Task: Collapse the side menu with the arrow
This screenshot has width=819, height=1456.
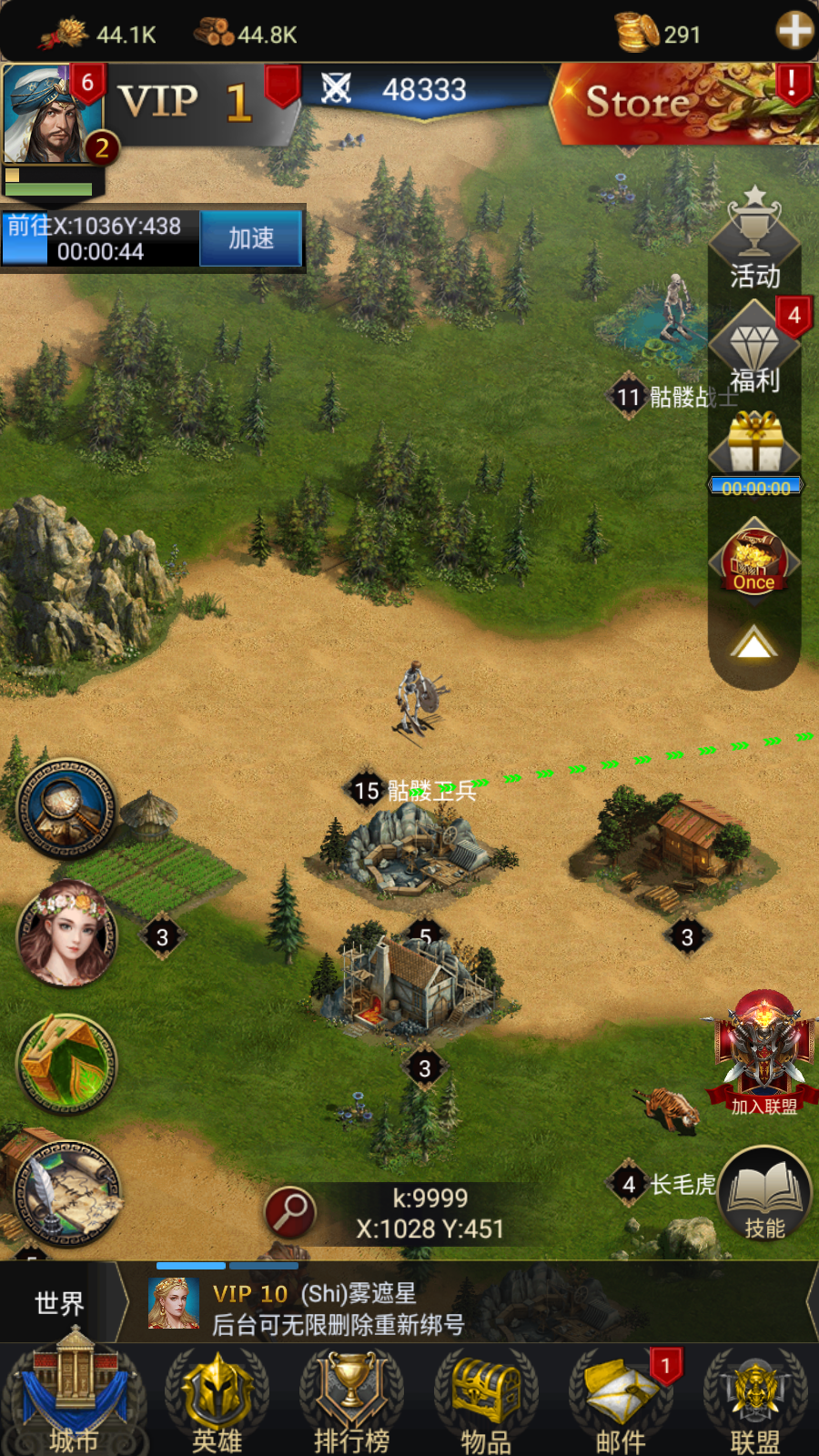Action: (753, 645)
